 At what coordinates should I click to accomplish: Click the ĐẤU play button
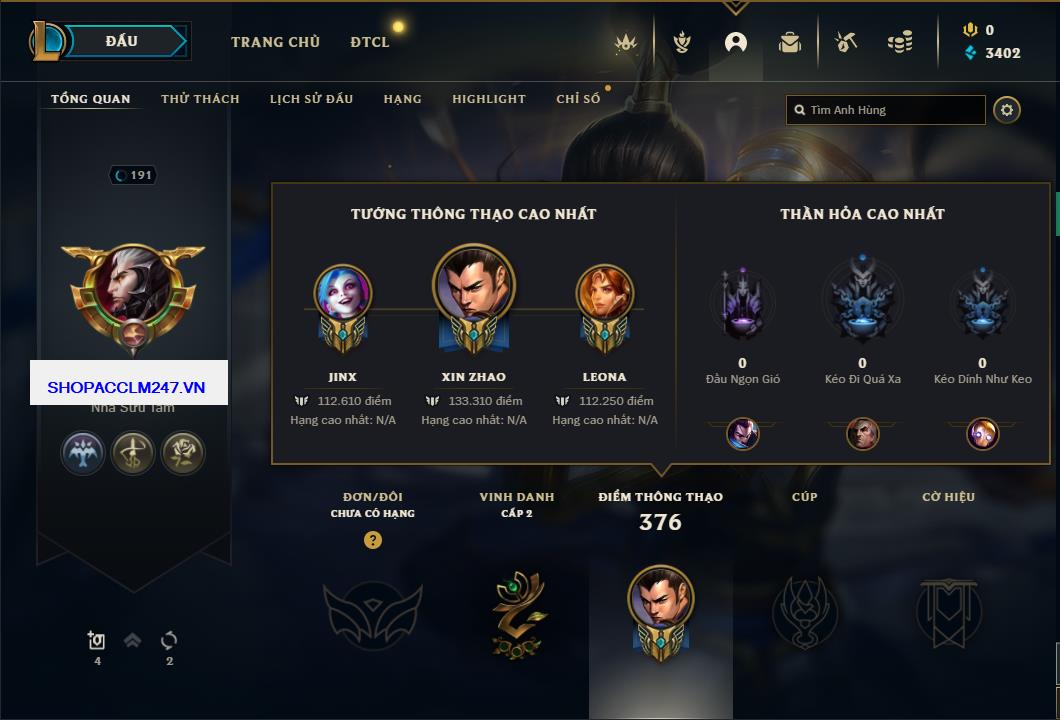pos(122,41)
